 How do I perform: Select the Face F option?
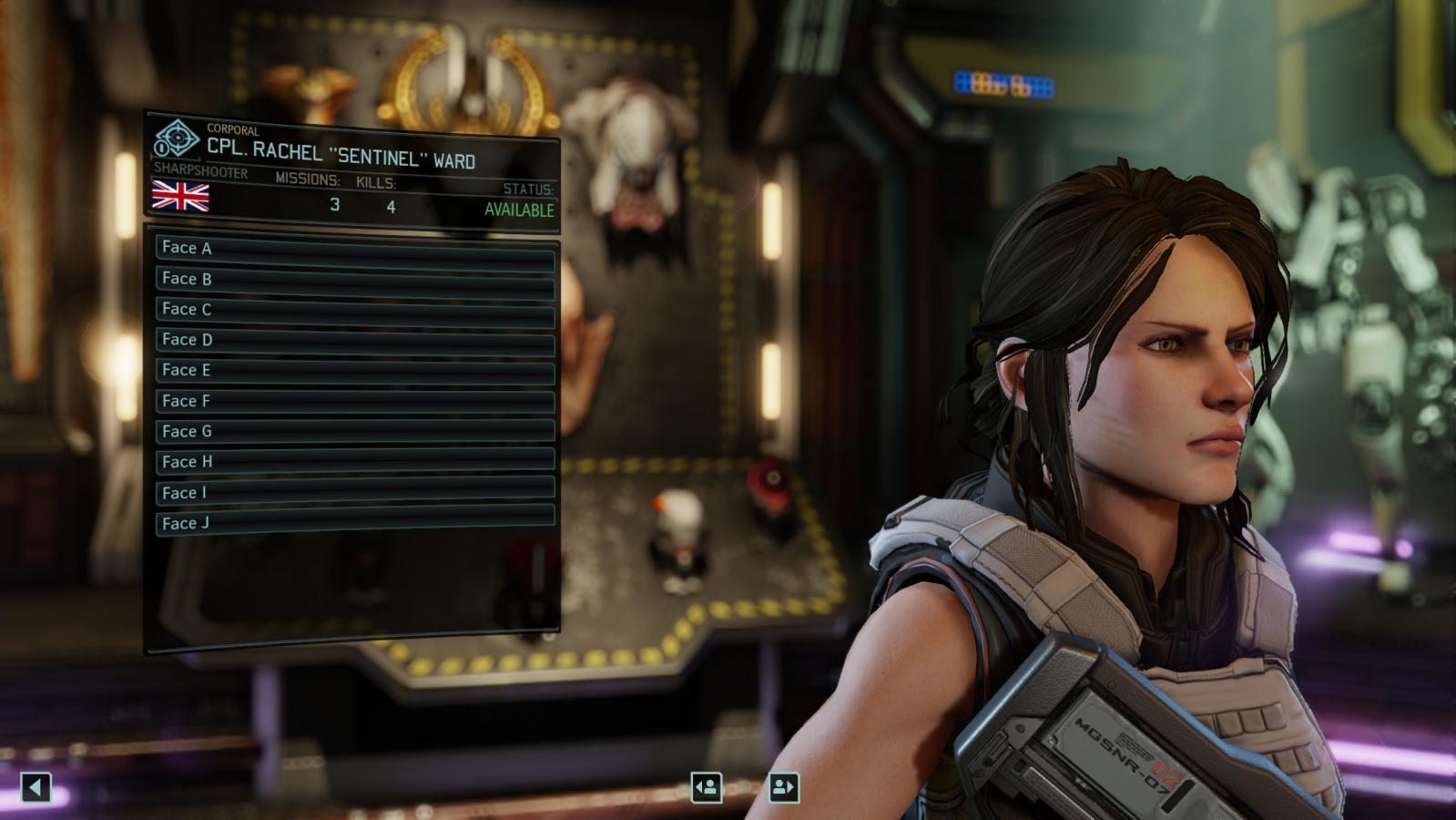pos(355,401)
